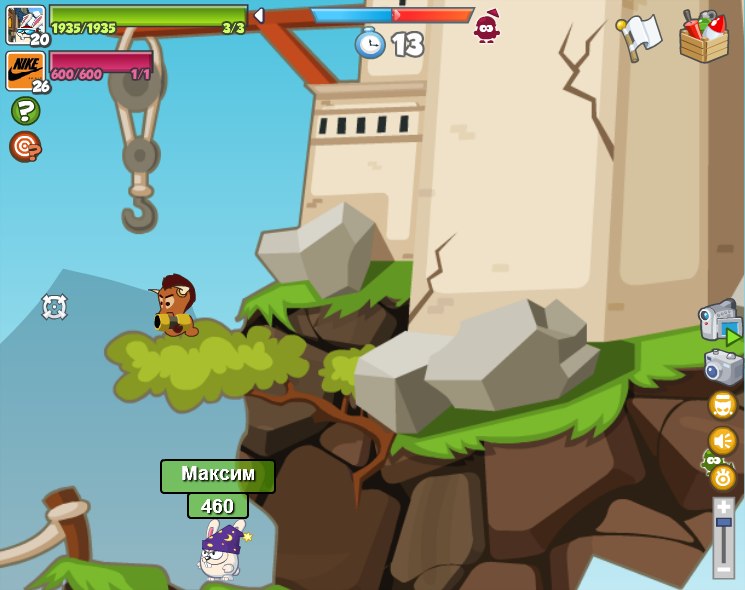745x590 pixels.
Task: Take a screenshot with the photo camera
Action: (723, 368)
